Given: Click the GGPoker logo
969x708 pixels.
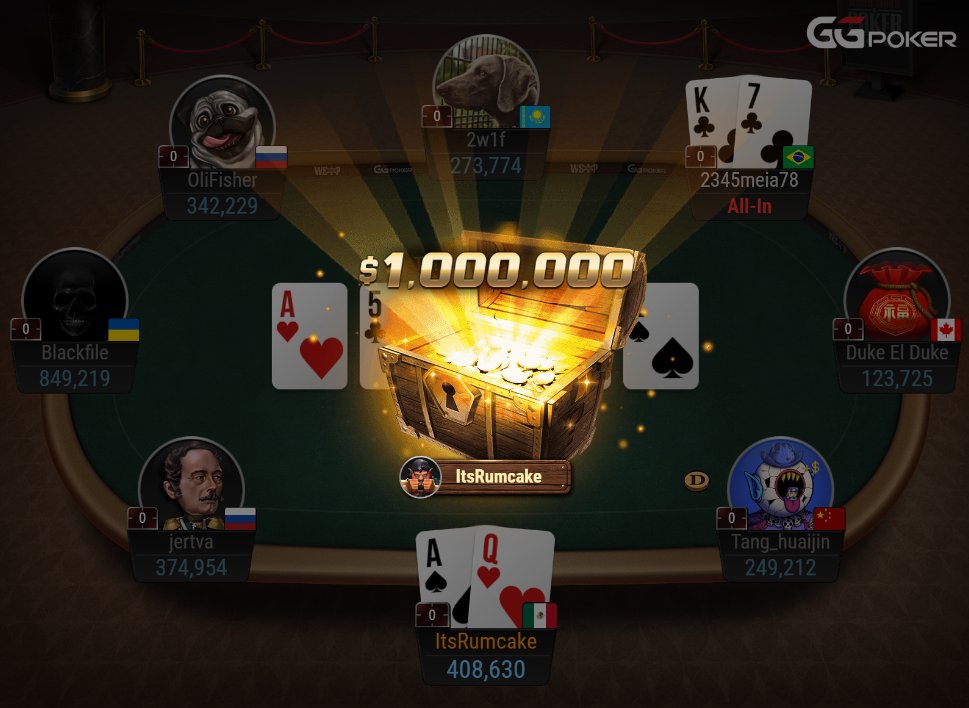Looking at the screenshot, I should coord(881,35).
